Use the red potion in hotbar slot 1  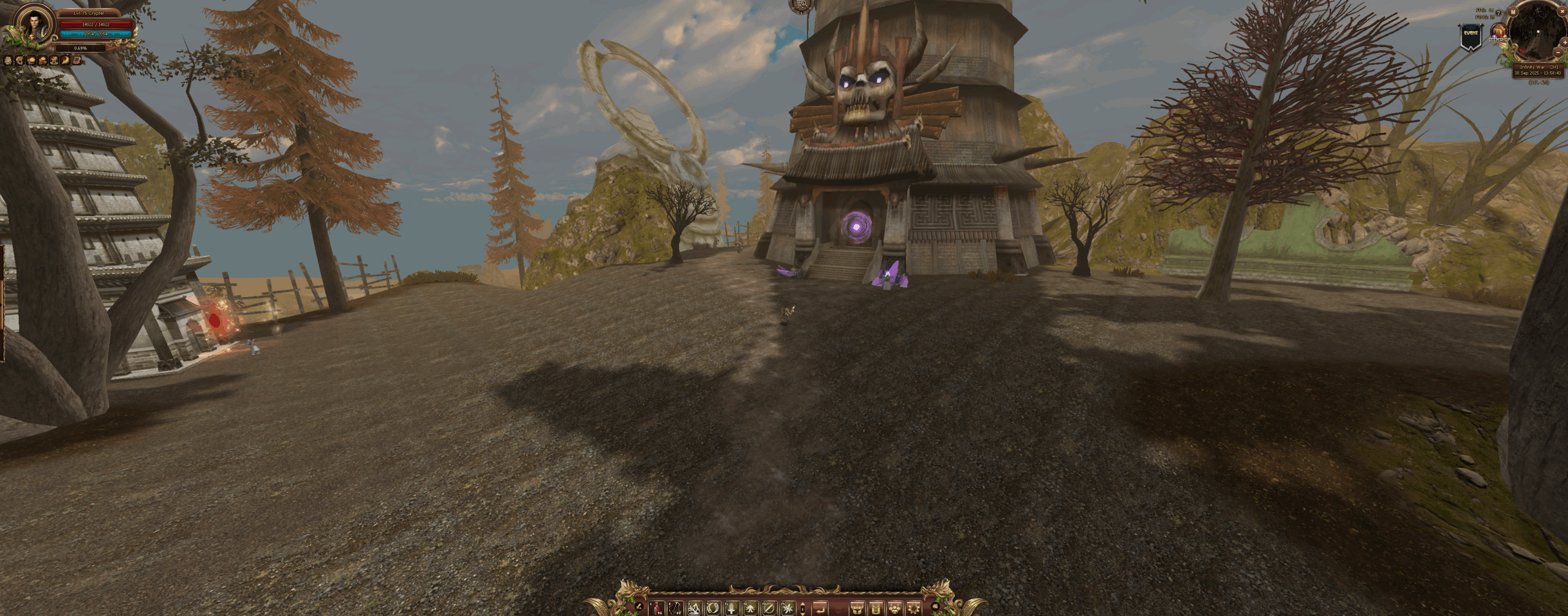coord(657,609)
